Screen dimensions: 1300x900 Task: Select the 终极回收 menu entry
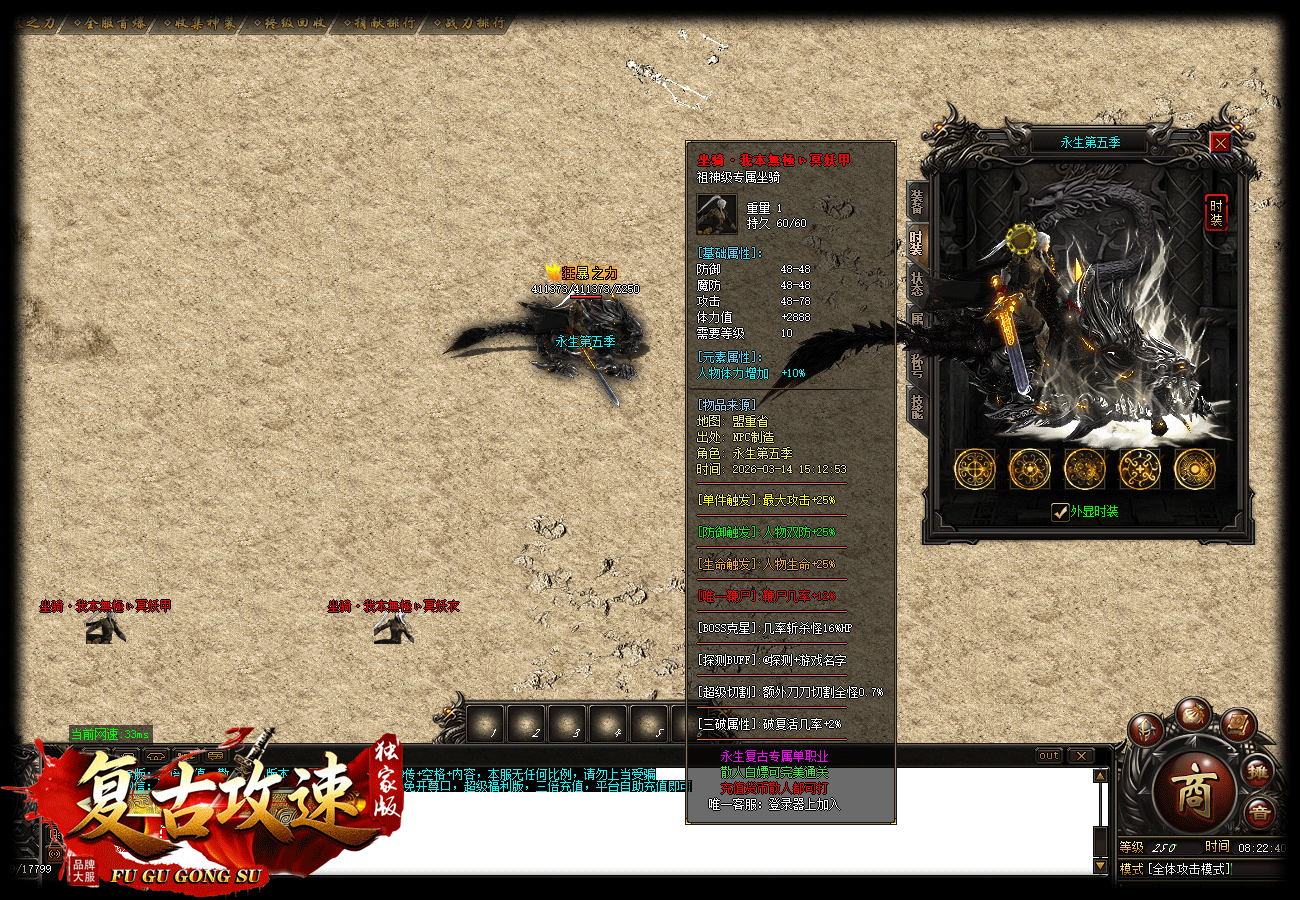[294, 23]
